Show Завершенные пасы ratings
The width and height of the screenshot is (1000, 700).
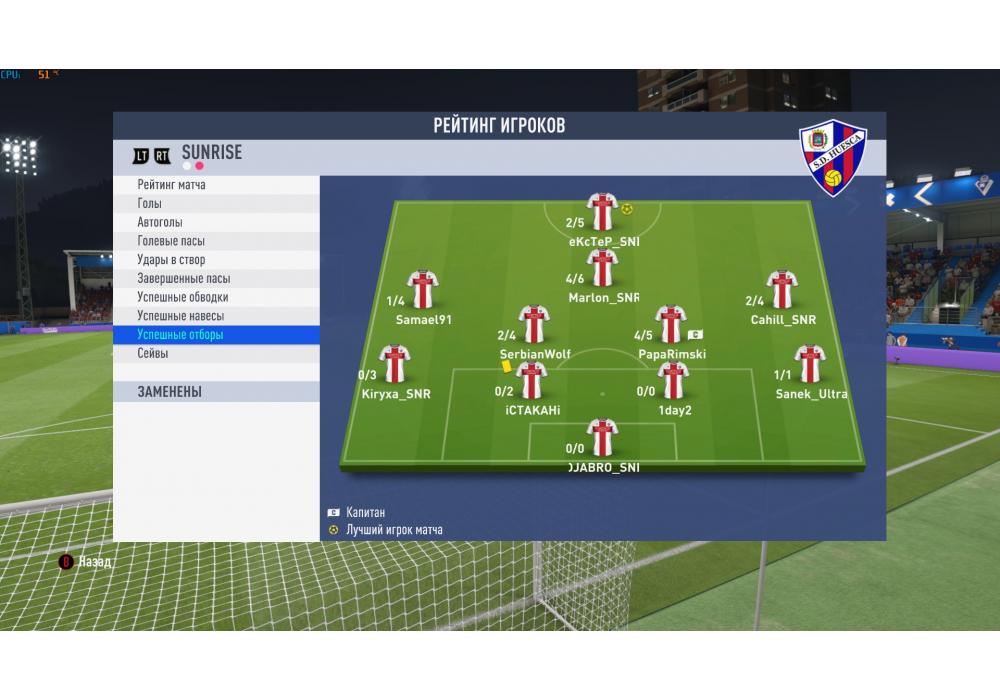pyautogui.click(x=216, y=279)
